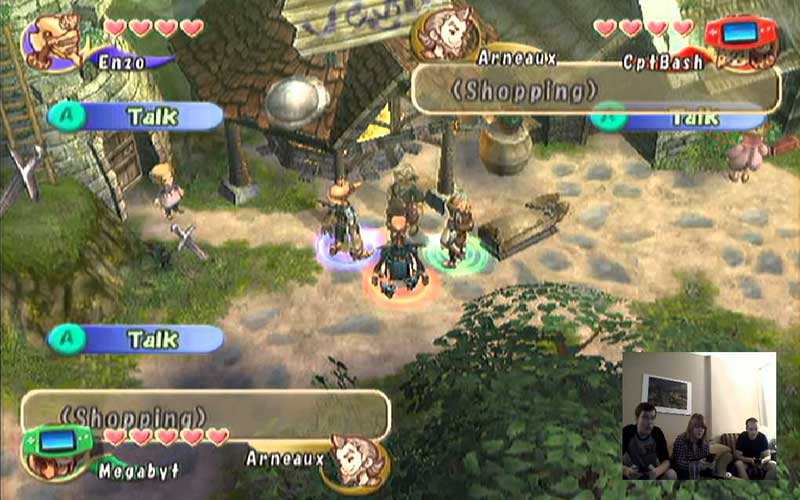
Task: Choose the Talk command under Enzo's name
Action: (x=136, y=117)
